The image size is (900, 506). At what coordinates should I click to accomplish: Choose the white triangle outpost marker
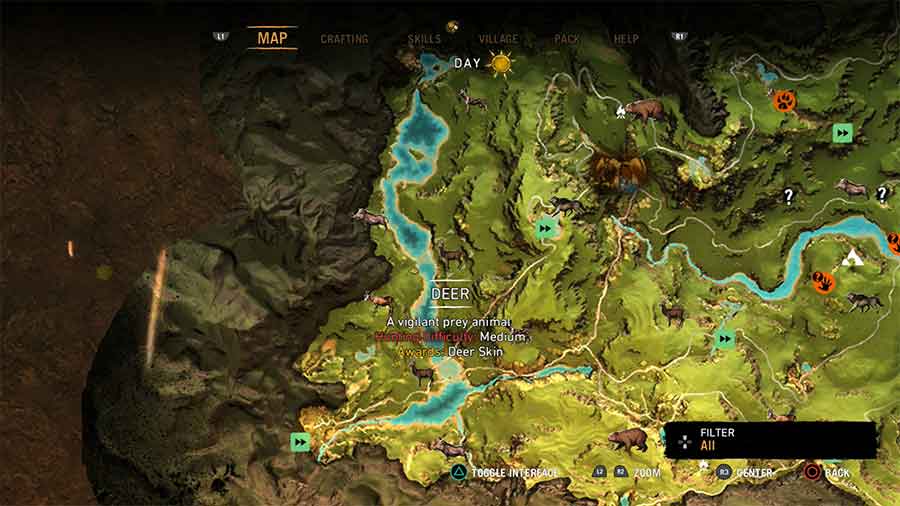click(852, 258)
